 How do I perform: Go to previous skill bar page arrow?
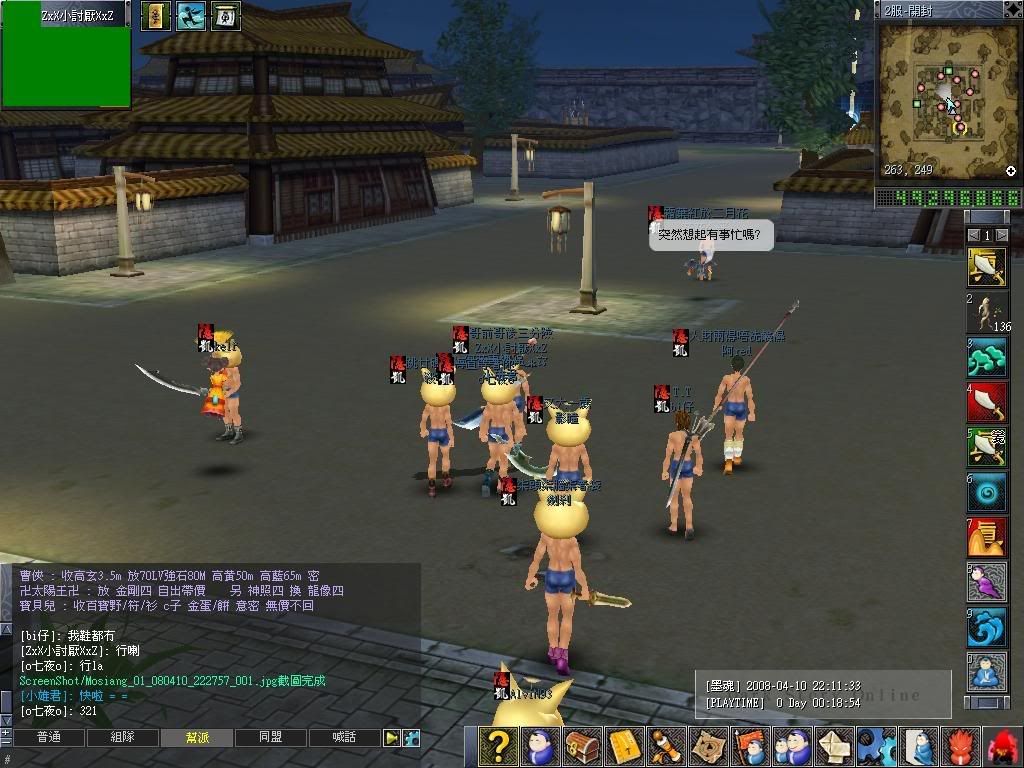coord(974,235)
